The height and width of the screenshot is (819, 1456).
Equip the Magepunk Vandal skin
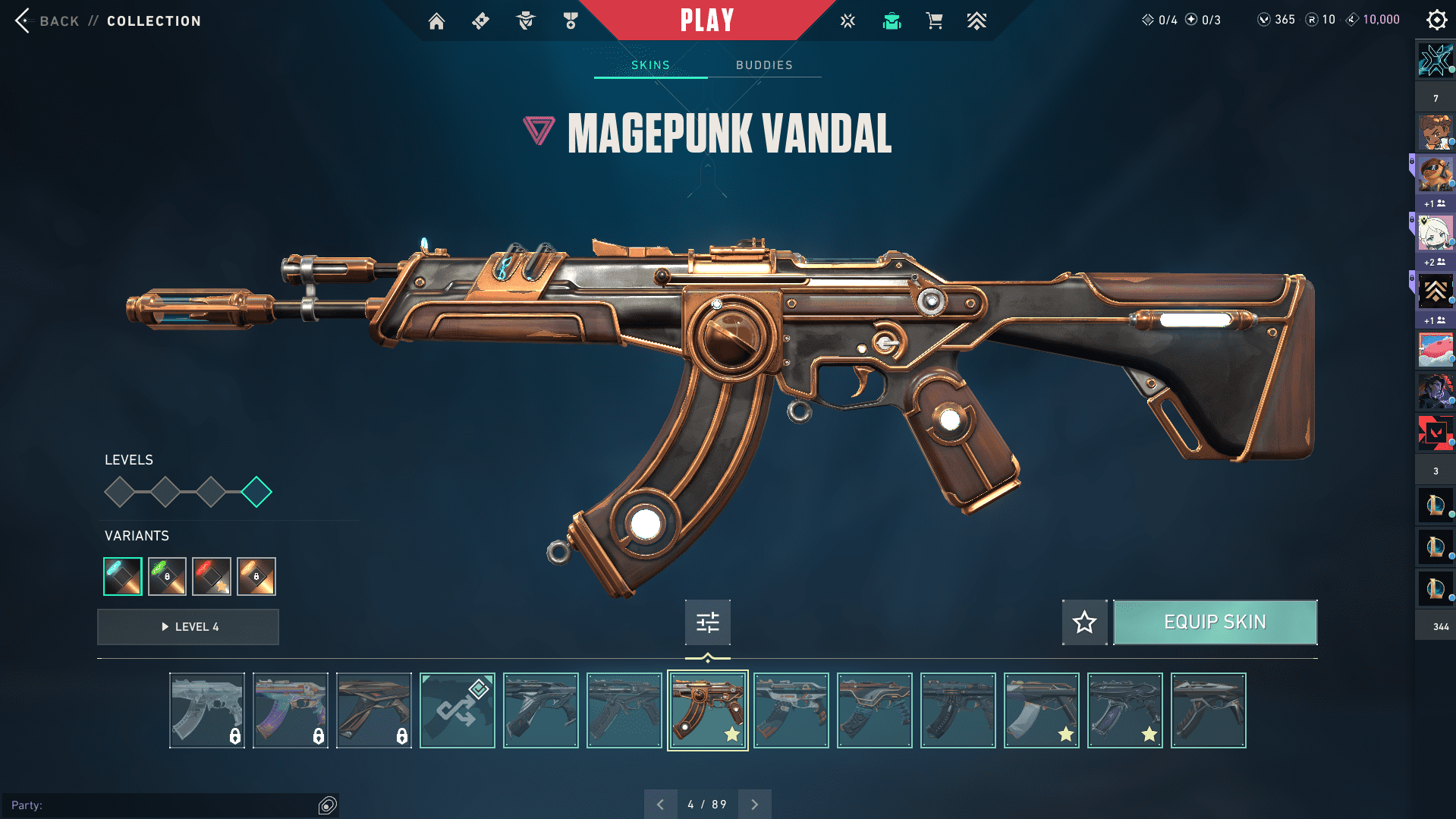click(1215, 622)
